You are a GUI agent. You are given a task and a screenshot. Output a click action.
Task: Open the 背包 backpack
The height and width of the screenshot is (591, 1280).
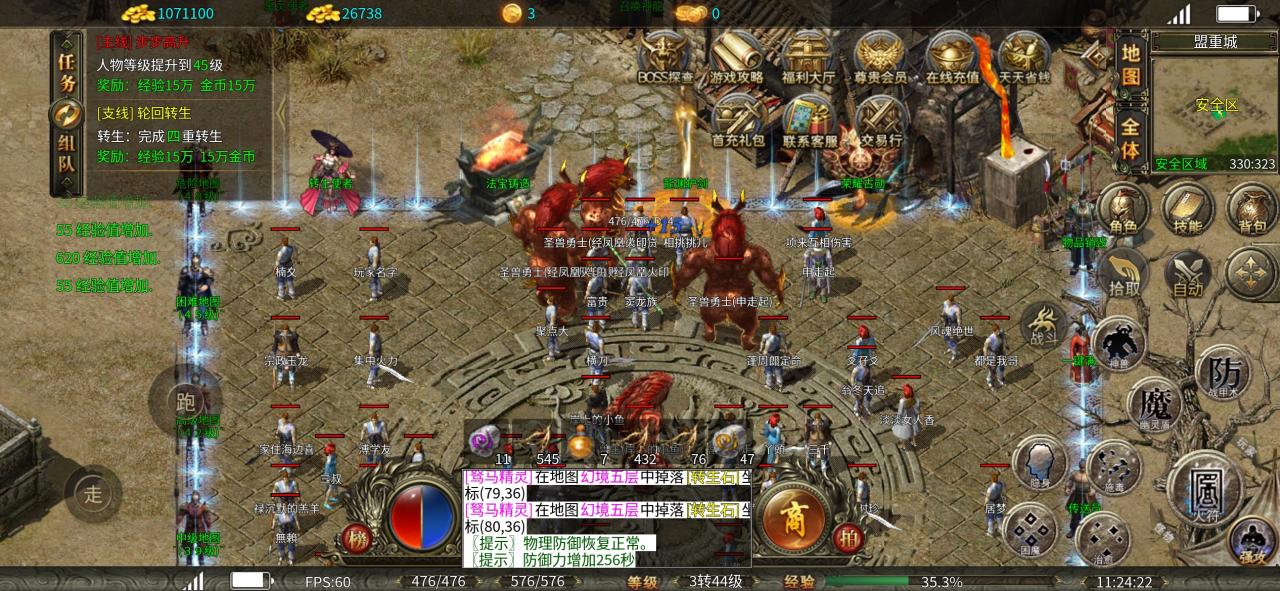[1251, 208]
